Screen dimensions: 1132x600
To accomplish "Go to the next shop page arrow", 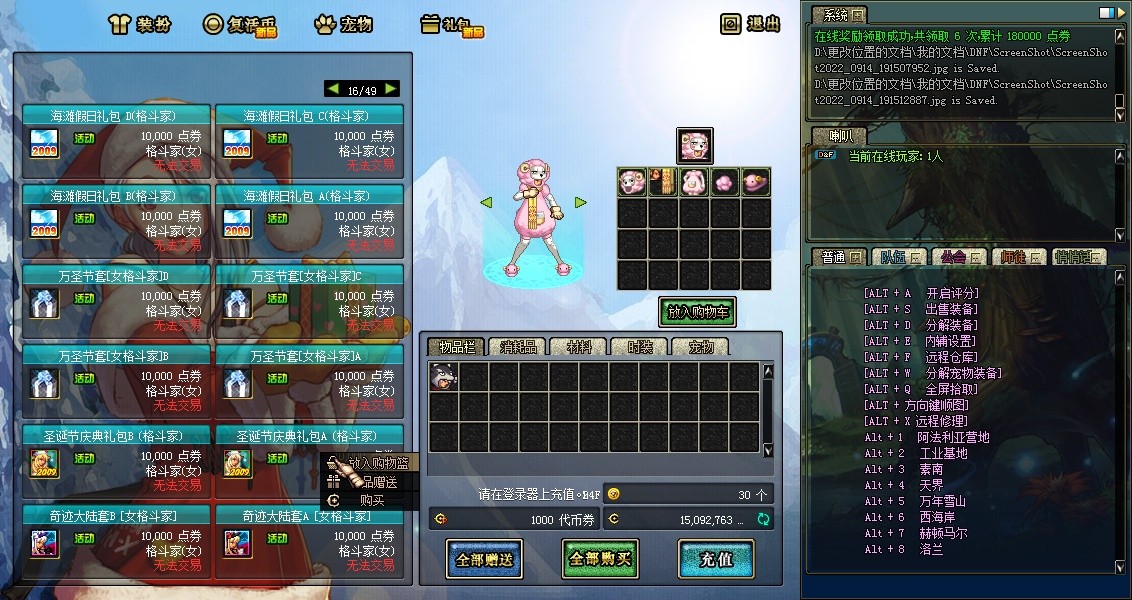I will click(391, 89).
